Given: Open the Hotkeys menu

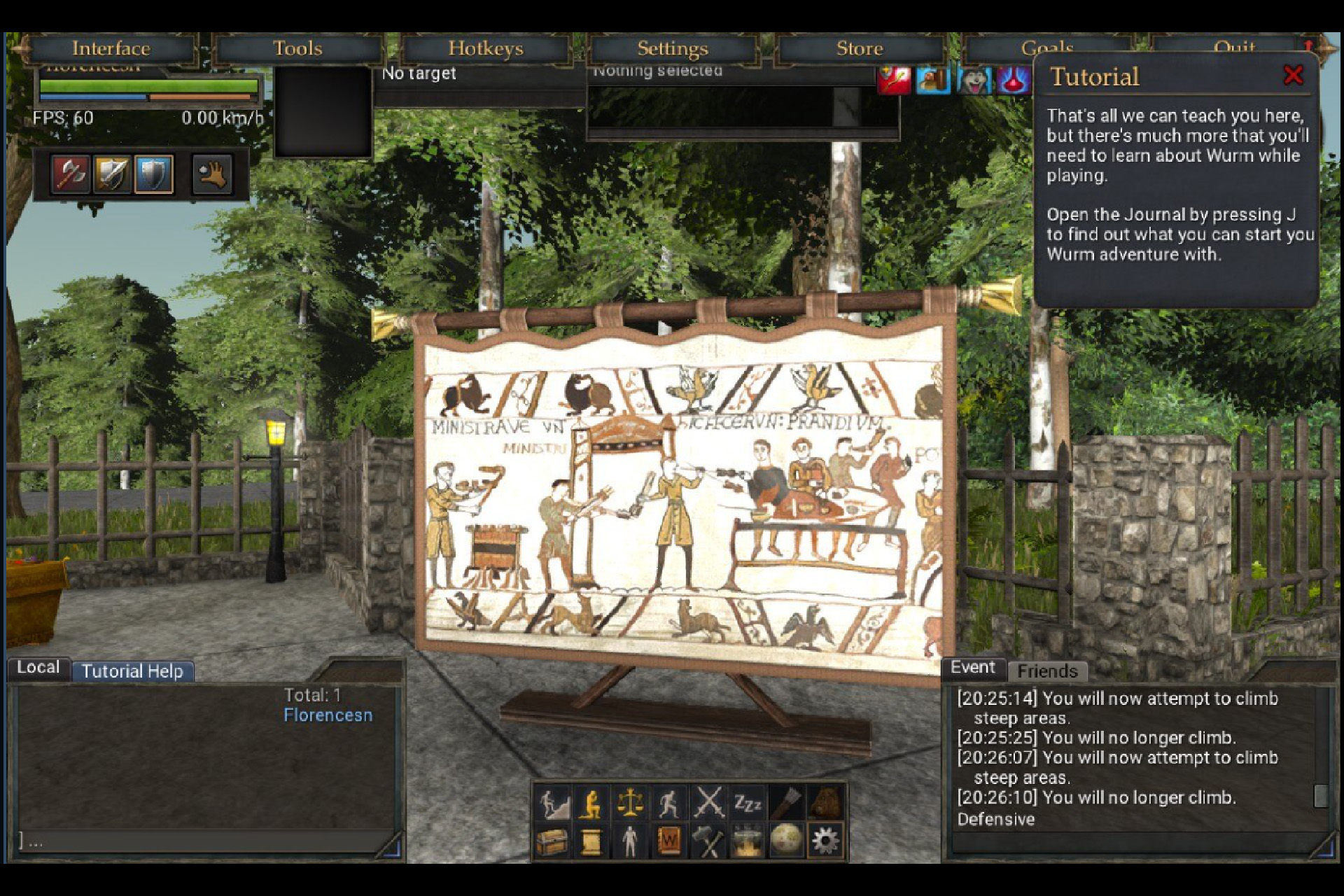Looking at the screenshot, I should point(485,48).
